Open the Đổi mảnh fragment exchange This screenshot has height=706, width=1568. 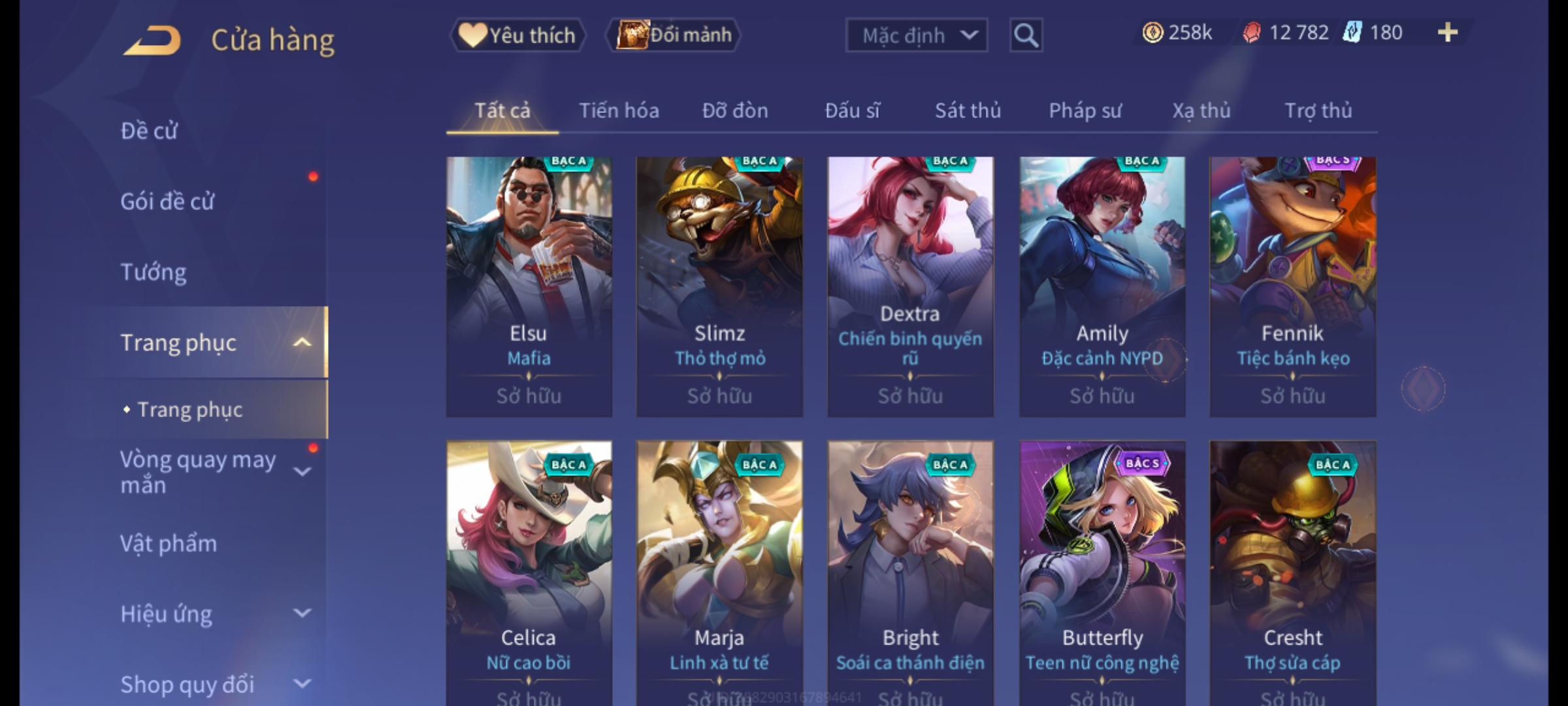point(674,35)
